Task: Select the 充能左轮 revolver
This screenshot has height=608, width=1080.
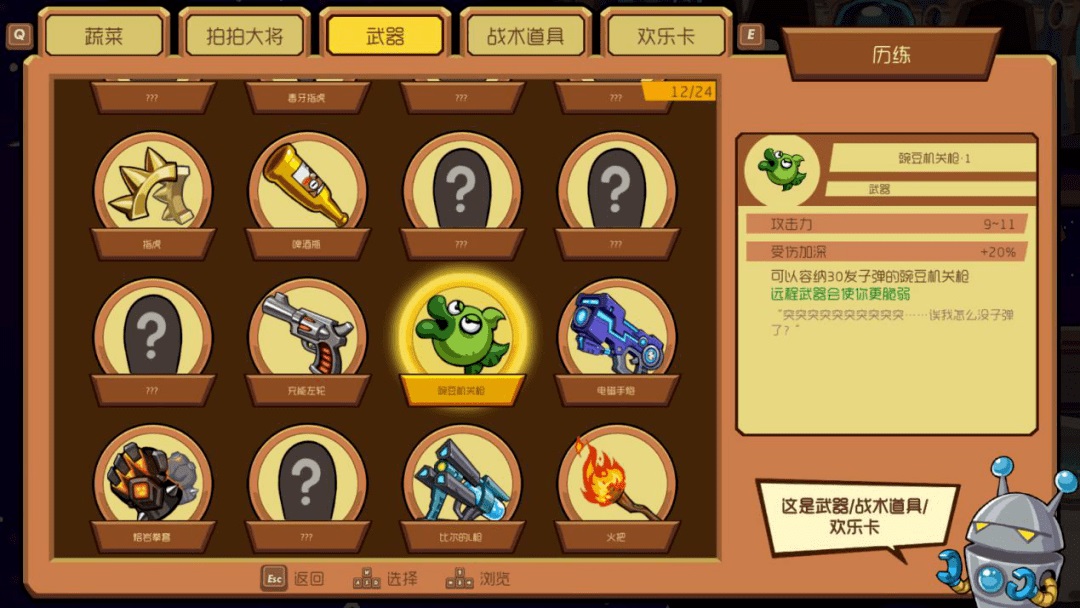Action: pyautogui.click(x=308, y=333)
